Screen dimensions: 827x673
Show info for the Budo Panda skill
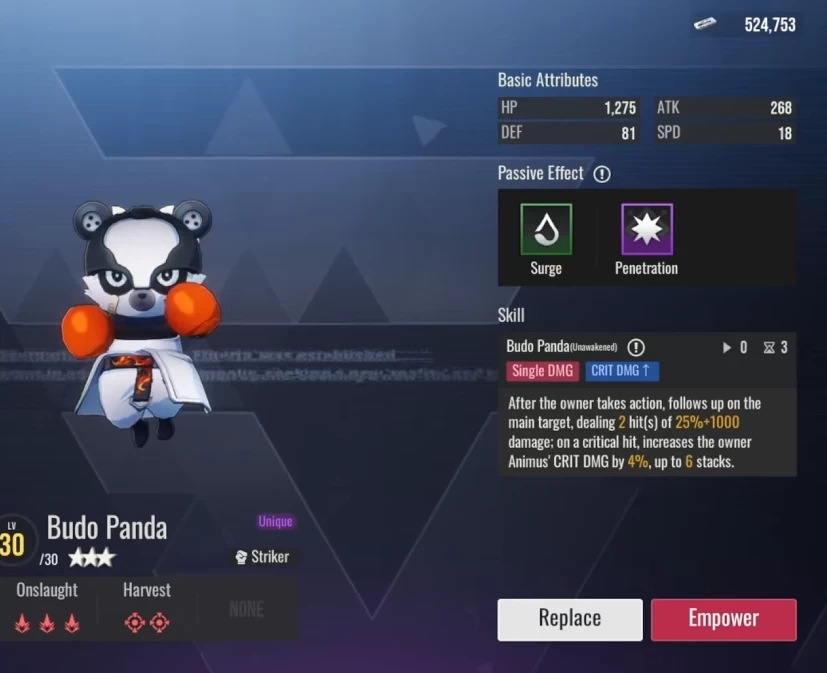pyautogui.click(x=636, y=348)
